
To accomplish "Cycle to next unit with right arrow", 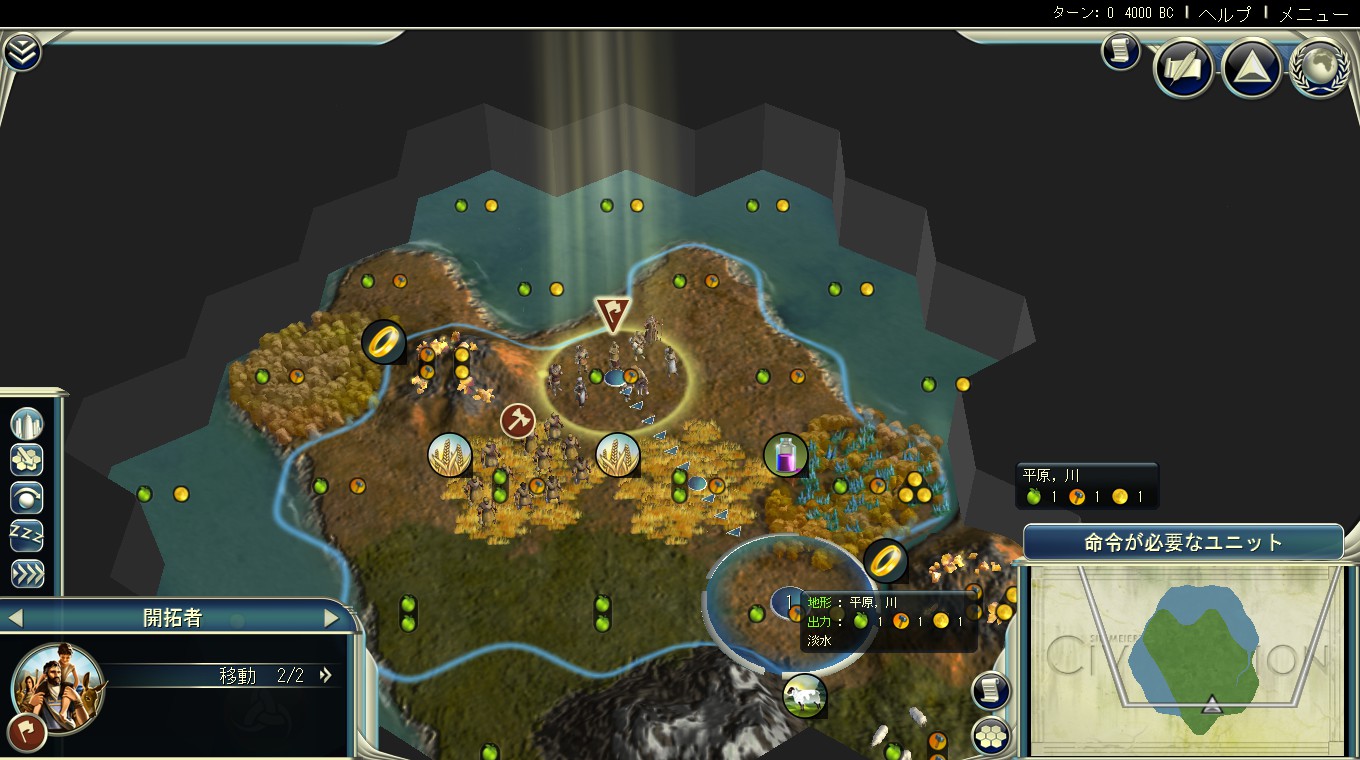I will point(331,618).
